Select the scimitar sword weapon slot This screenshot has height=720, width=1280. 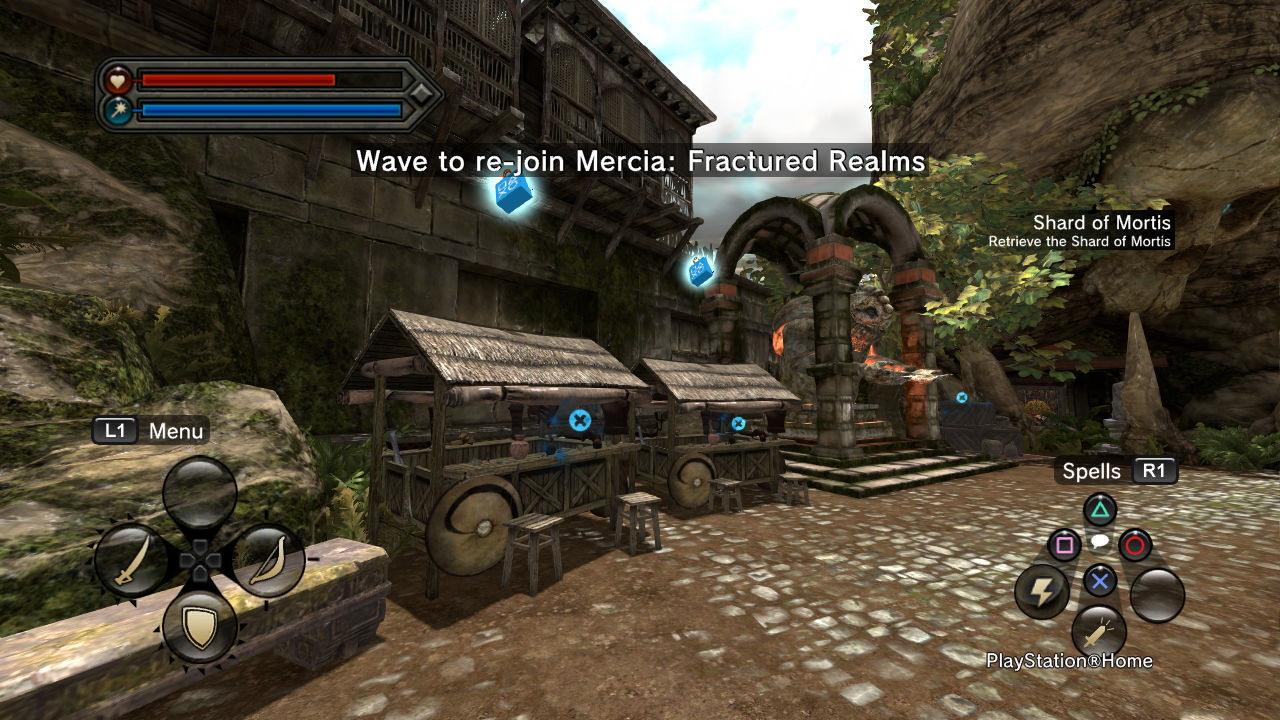(132, 561)
